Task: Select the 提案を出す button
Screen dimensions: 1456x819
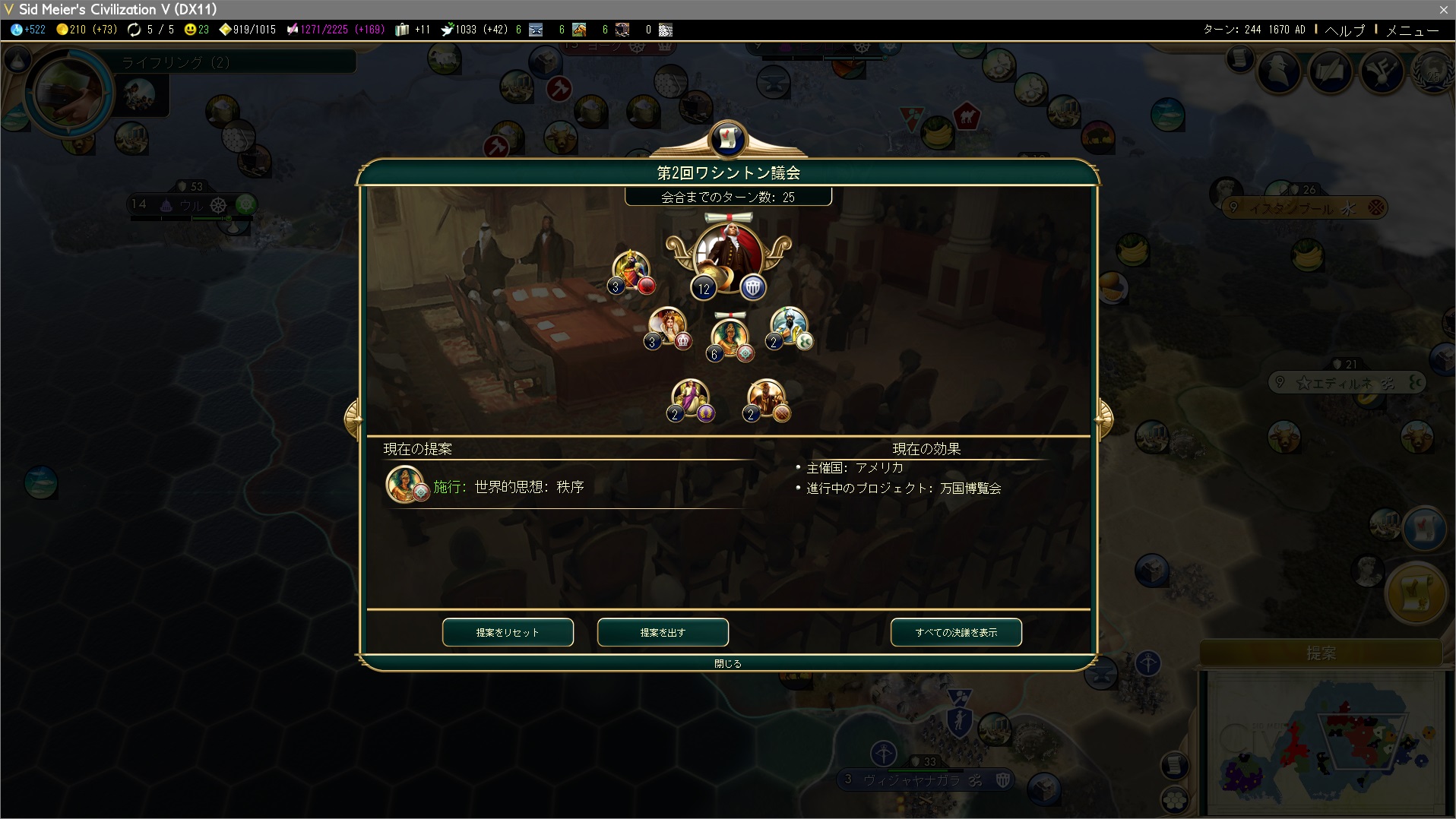Action: click(x=663, y=632)
